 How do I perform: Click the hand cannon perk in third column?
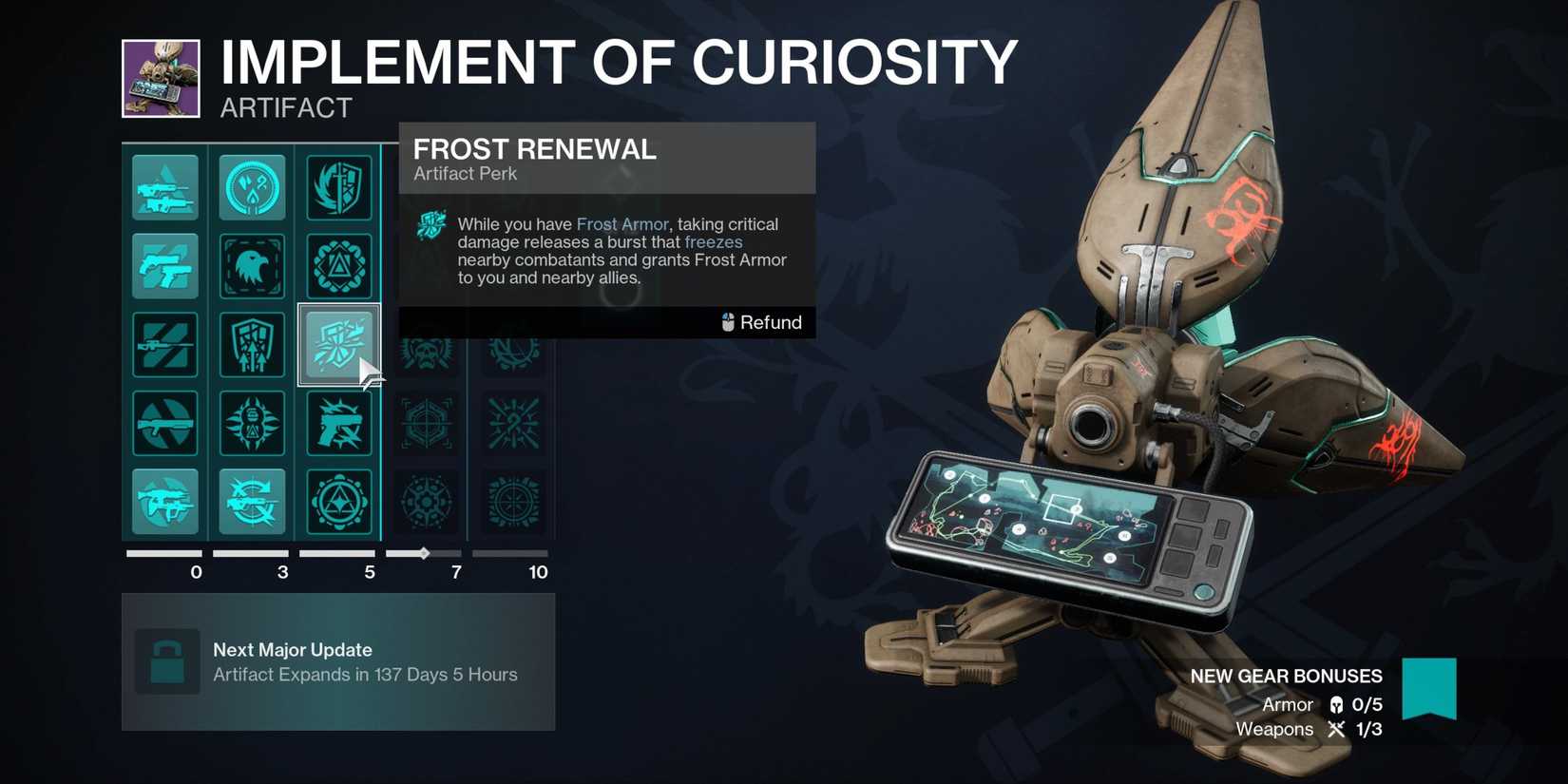(340, 423)
